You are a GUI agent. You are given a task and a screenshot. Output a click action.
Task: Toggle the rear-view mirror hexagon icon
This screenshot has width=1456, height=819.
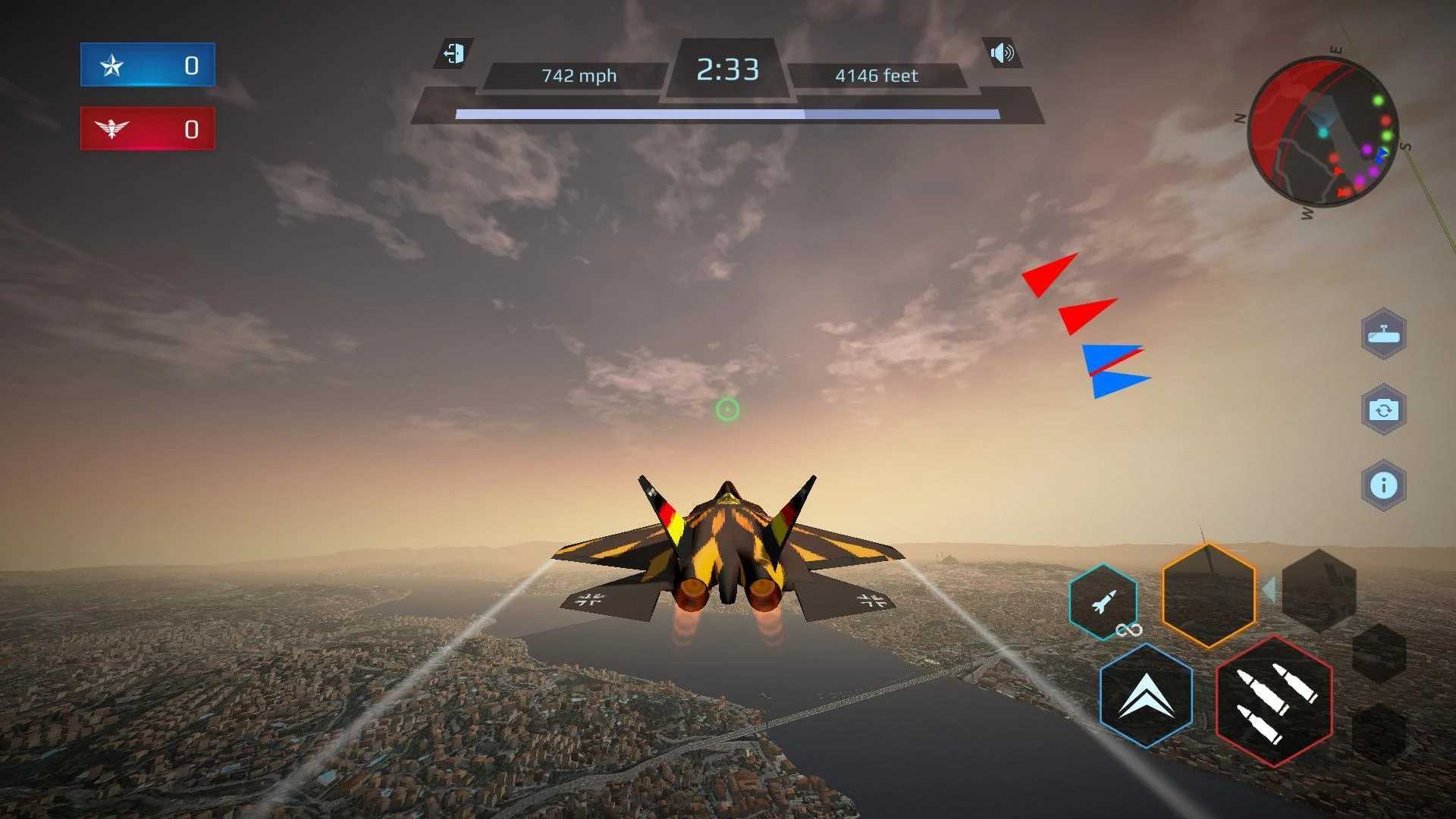(x=1383, y=334)
